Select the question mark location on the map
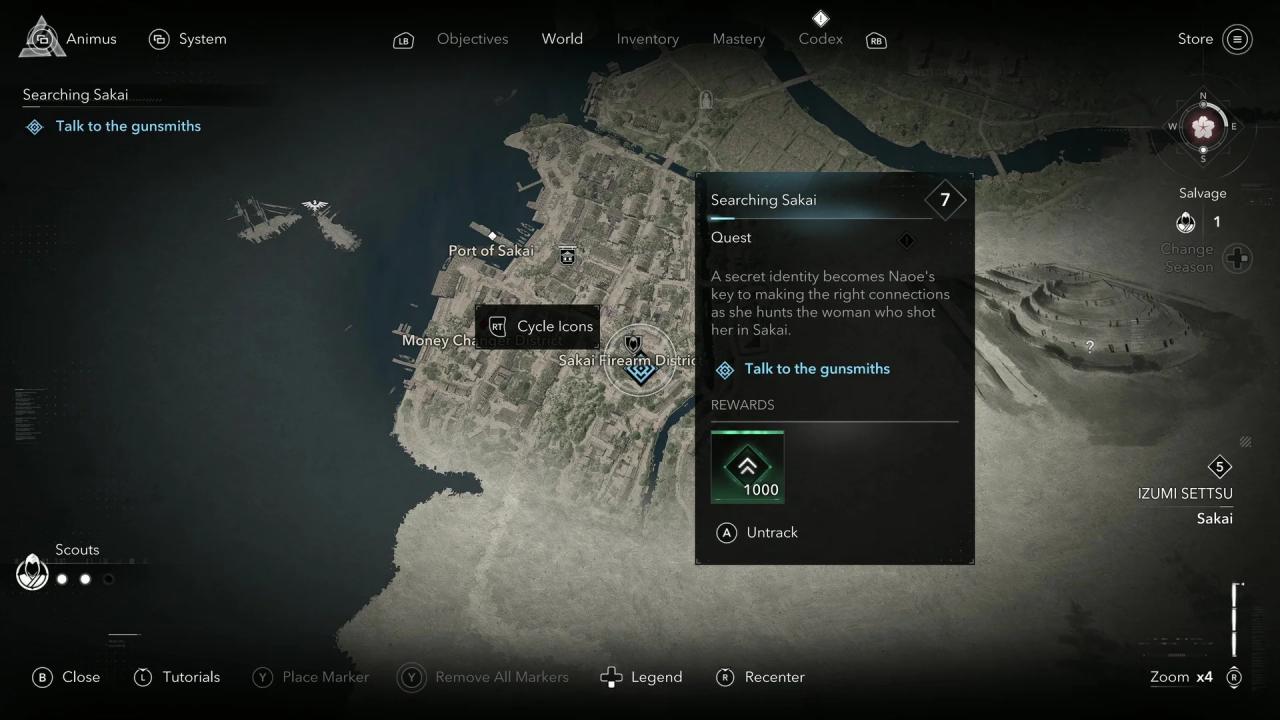The height and width of the screenshot is (720, 1280). [x=1090, y=347]
